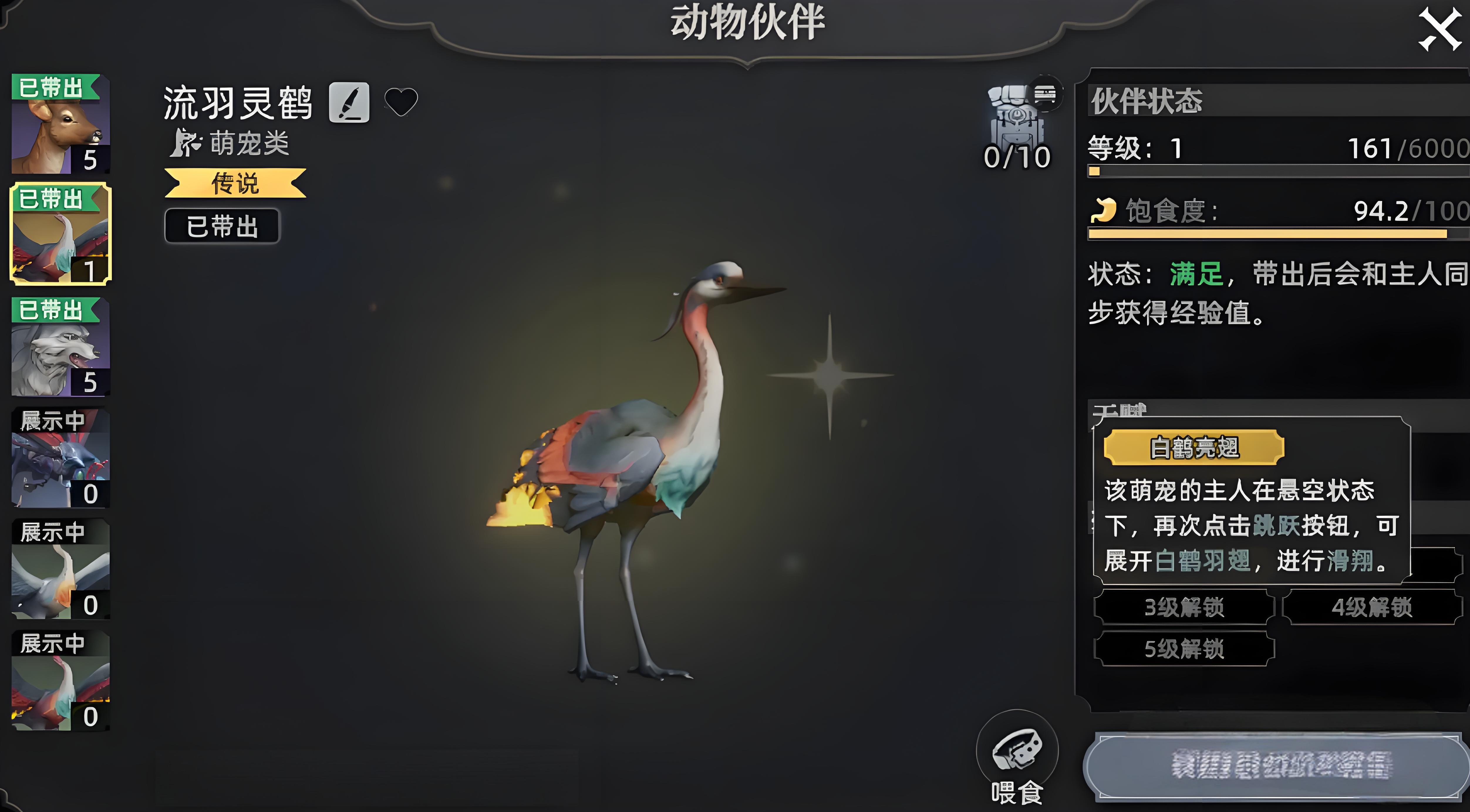Rename companion with the pen icon
Viewport: 1470px width, 812px height.
(x=349, y=103)
